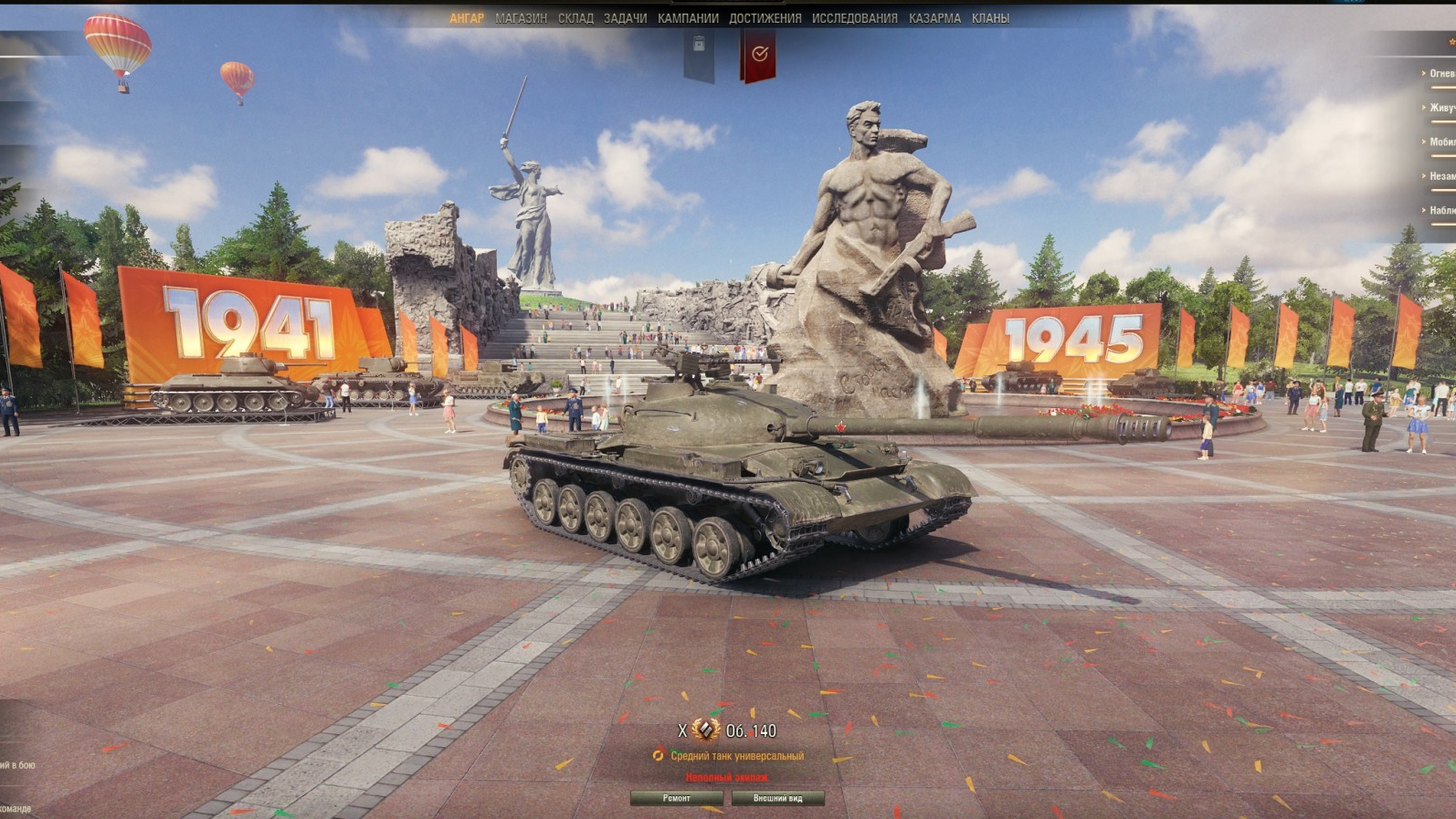Click the Об. 140 vehicle name
Image resolution: width=1456 pixels, height=819 pixels.
[x=749, y=730]
